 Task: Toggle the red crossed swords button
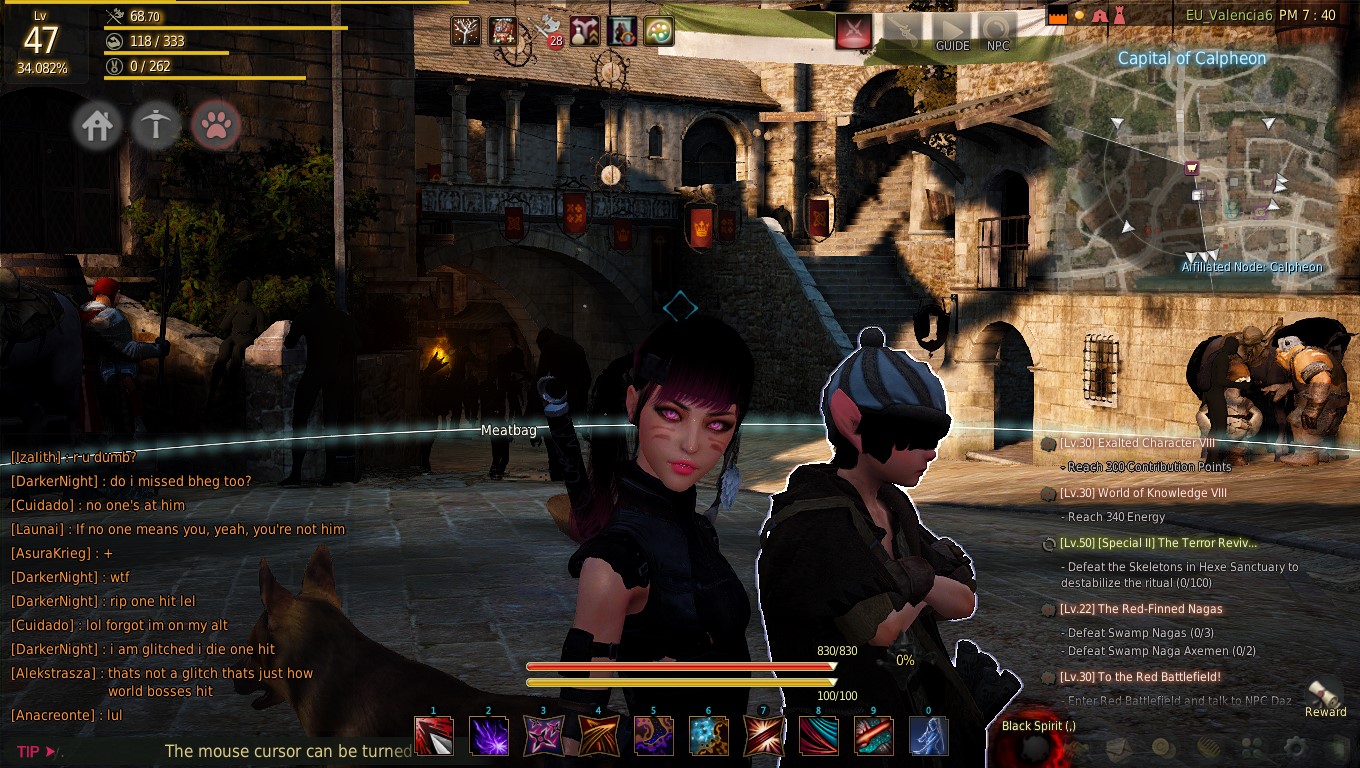pyautogui.click(x=853, y=32)
